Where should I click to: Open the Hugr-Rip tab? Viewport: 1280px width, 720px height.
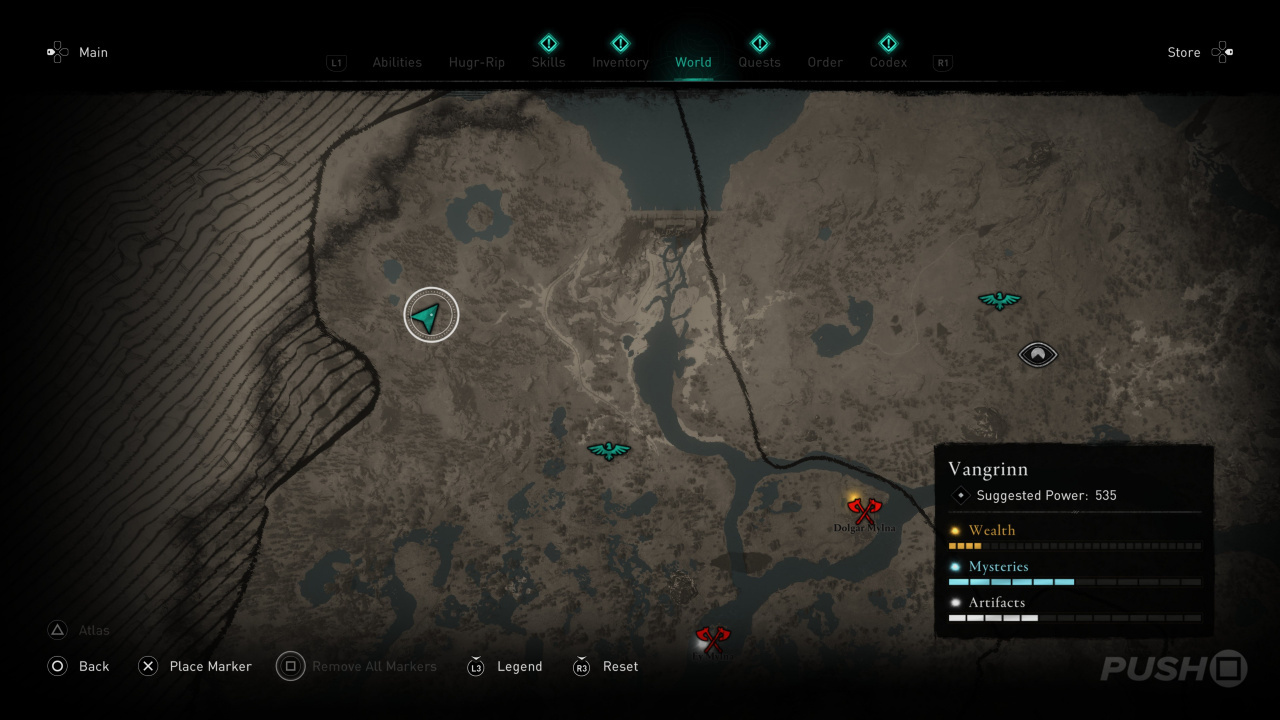pyautogui.click(x=477, y=62)
